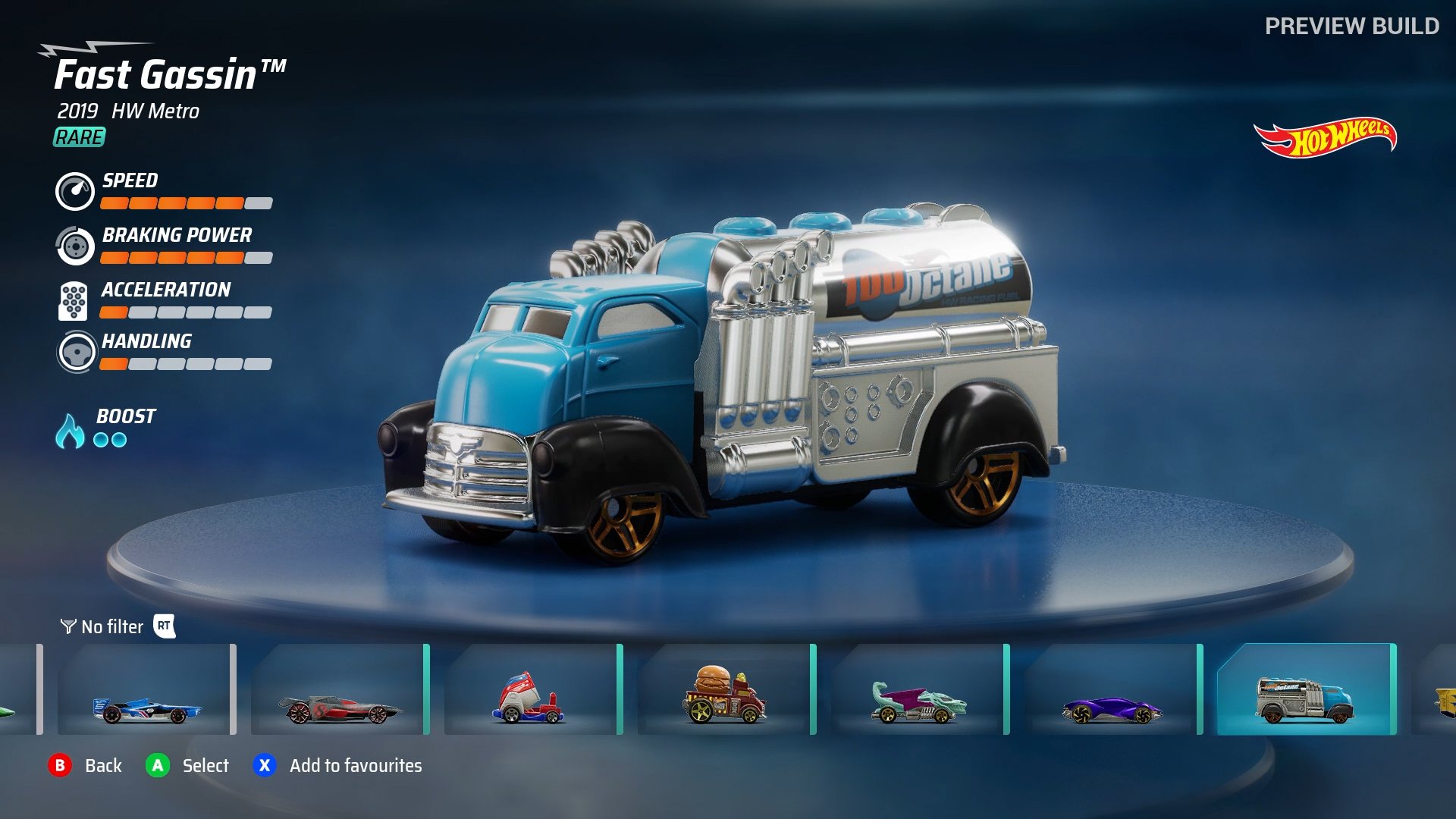1456x819 pixels.
Task: Click the filter funnel icon next to No filter
Action: click(x=67, y=626)
